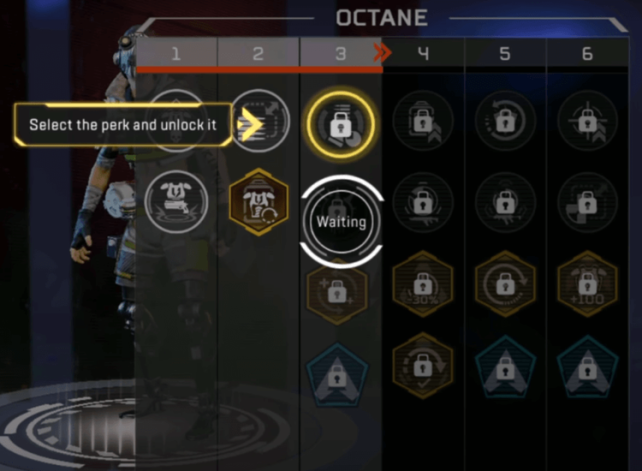Choose the unlocked orange hexagon perk
Image resolution: width=642 pixels, height=471 pixels.
[259, 201]
